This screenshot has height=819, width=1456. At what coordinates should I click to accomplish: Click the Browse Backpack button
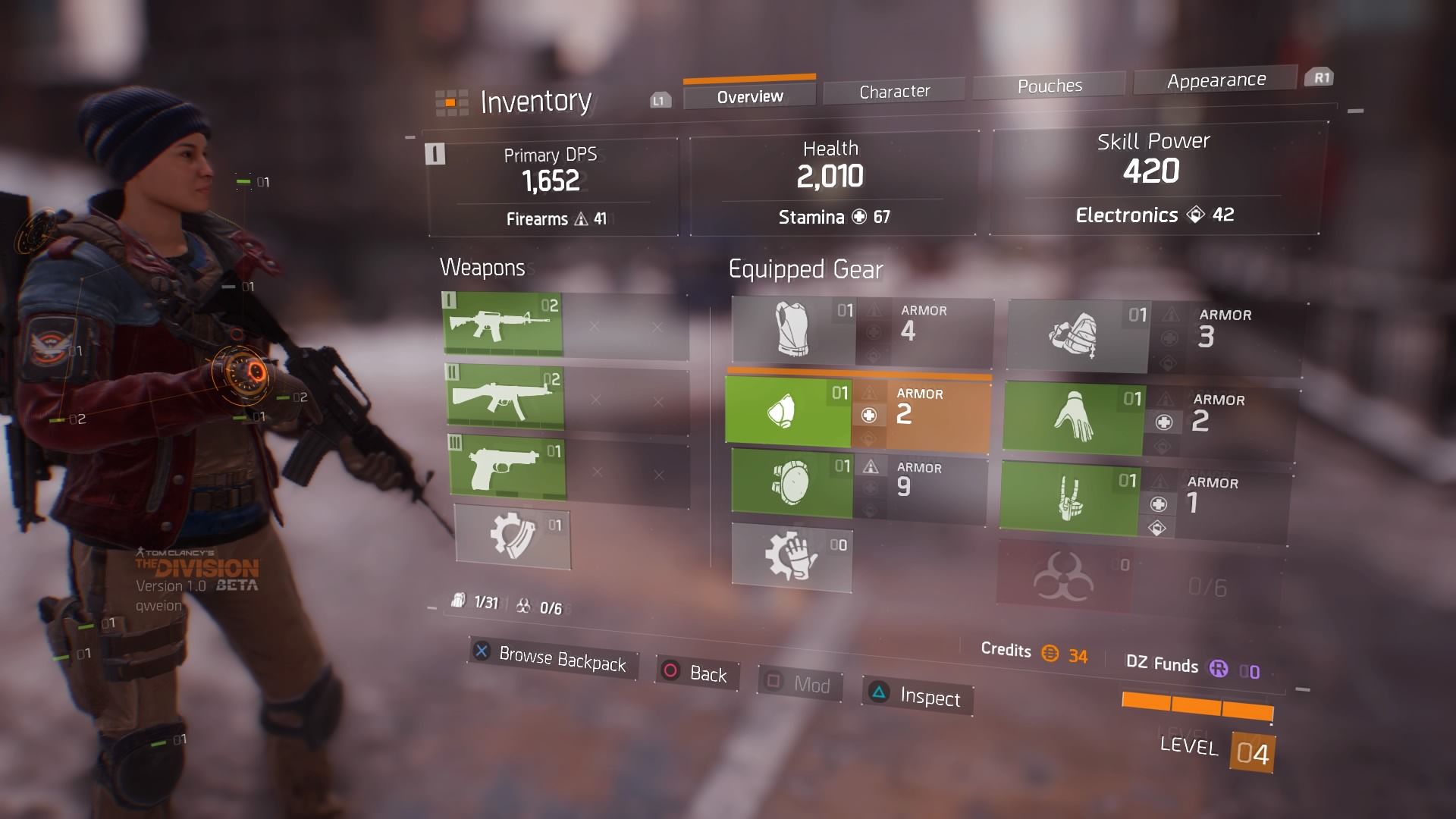tap(553, 658)
